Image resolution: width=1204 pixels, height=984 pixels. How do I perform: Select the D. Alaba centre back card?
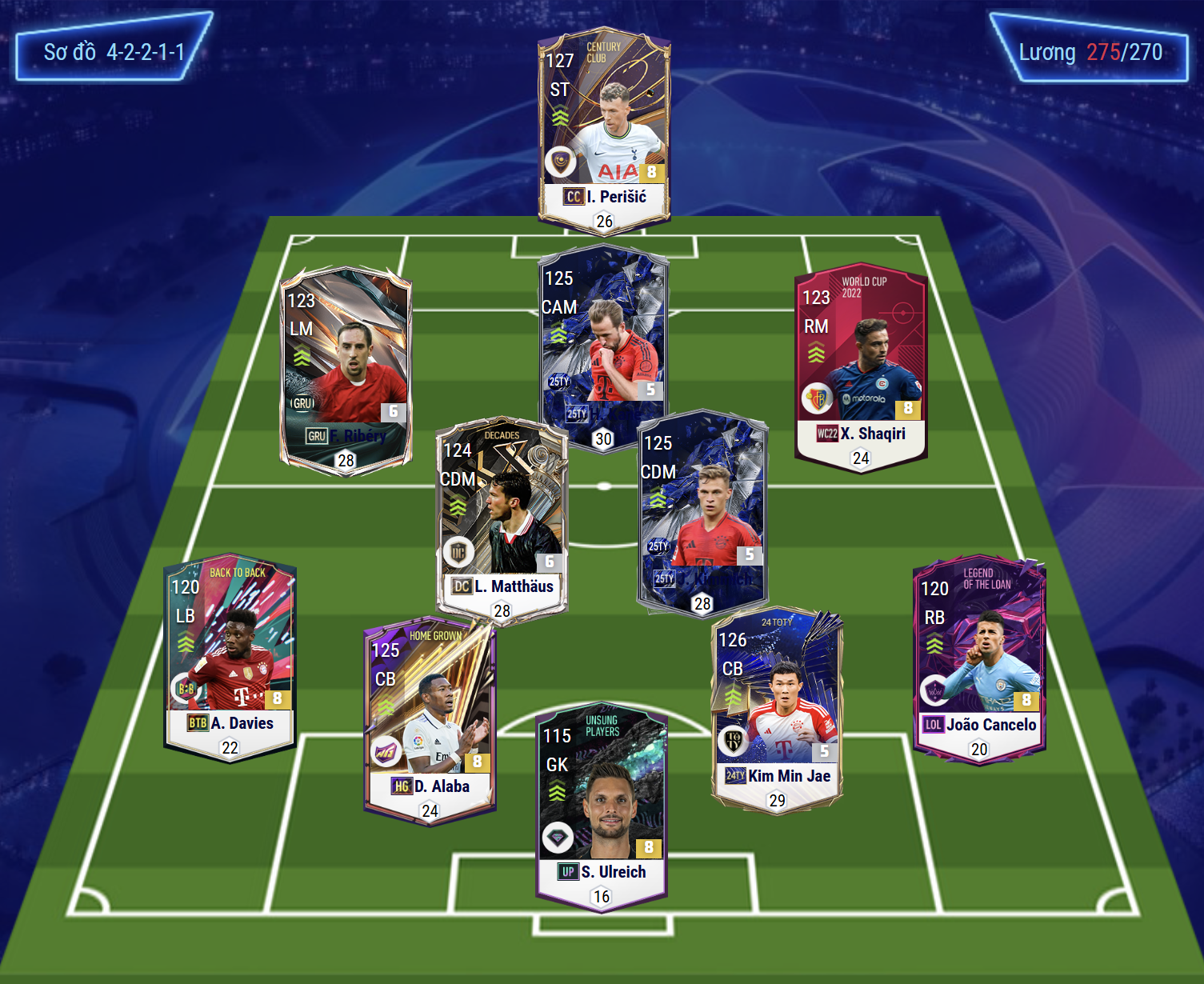point(430,720)
